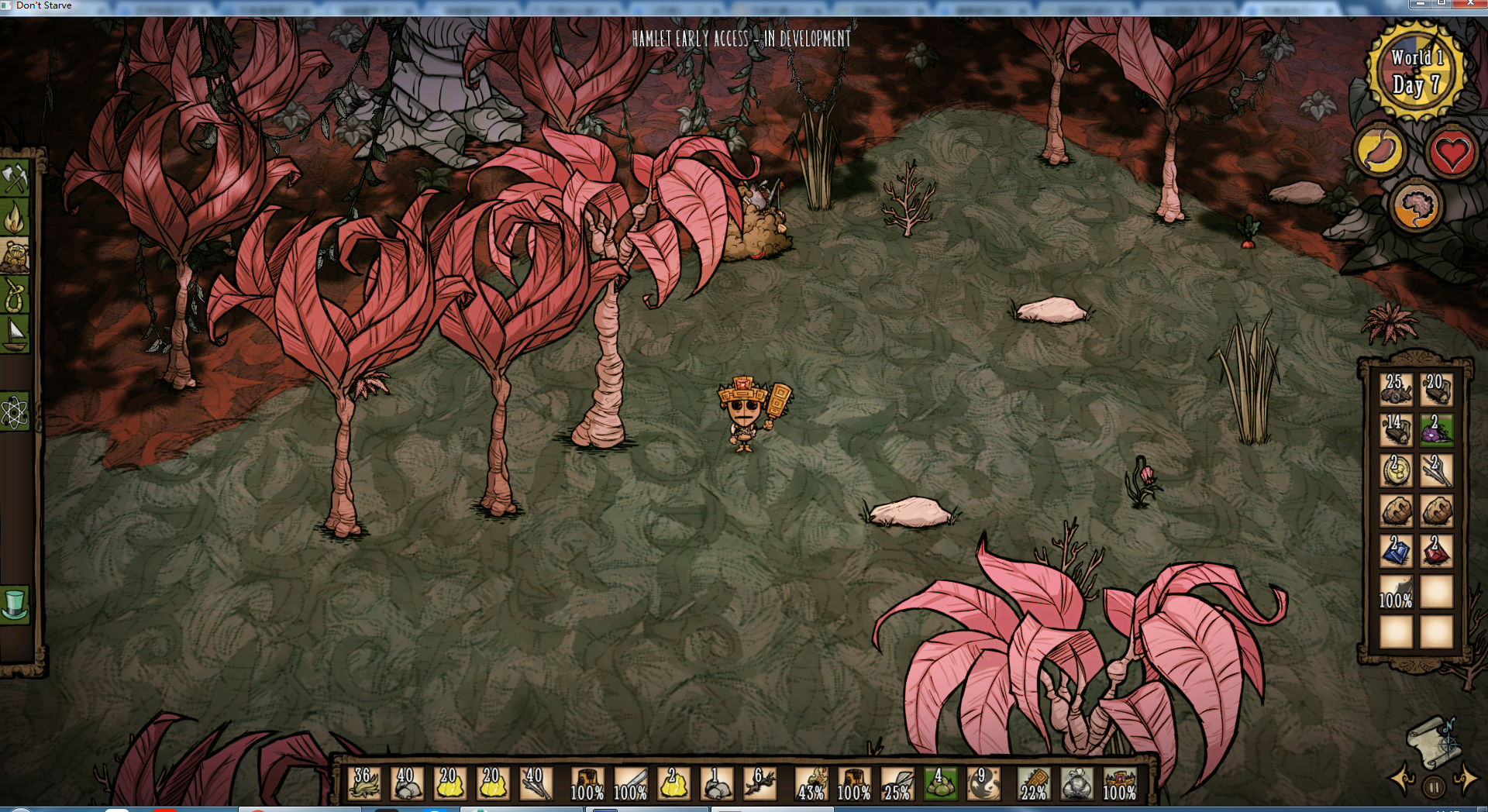Select the feather item at 25%
The width and height of the screenshot is (1488, 812).
[x=897, y=783]
